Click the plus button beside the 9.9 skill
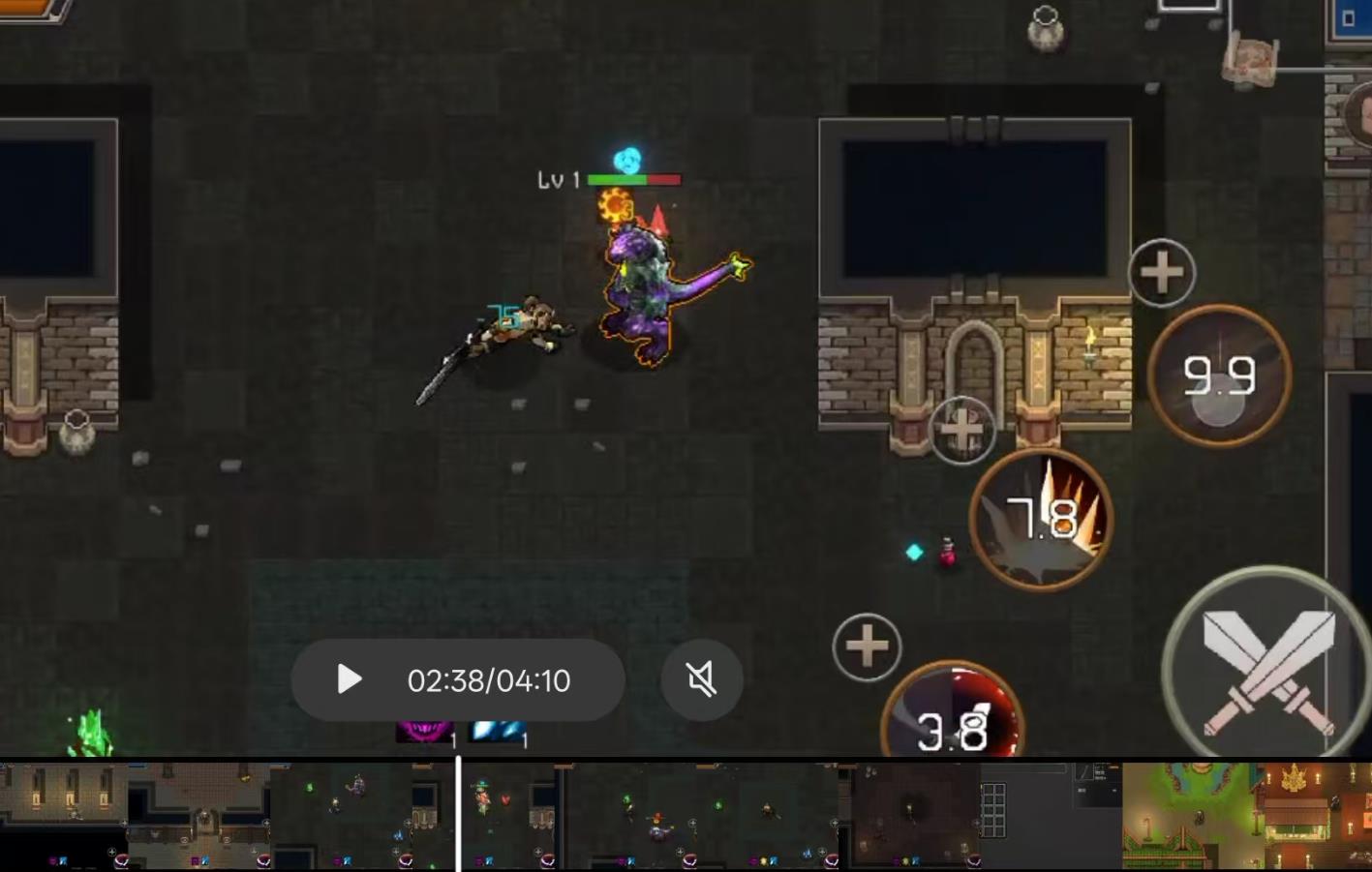The image size is (1372, 872). coord(1161,273)
